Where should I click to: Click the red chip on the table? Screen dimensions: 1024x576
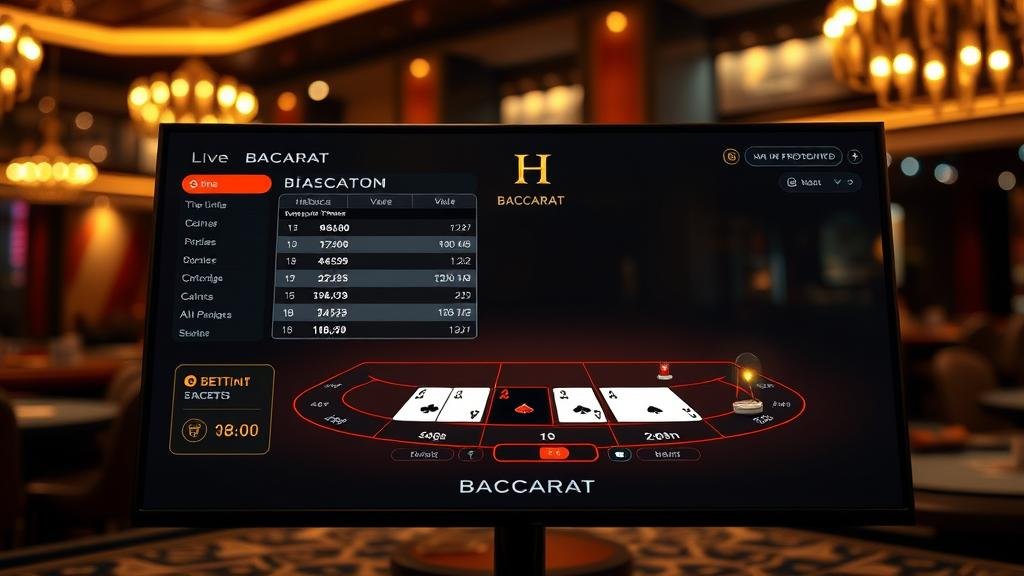663,371
